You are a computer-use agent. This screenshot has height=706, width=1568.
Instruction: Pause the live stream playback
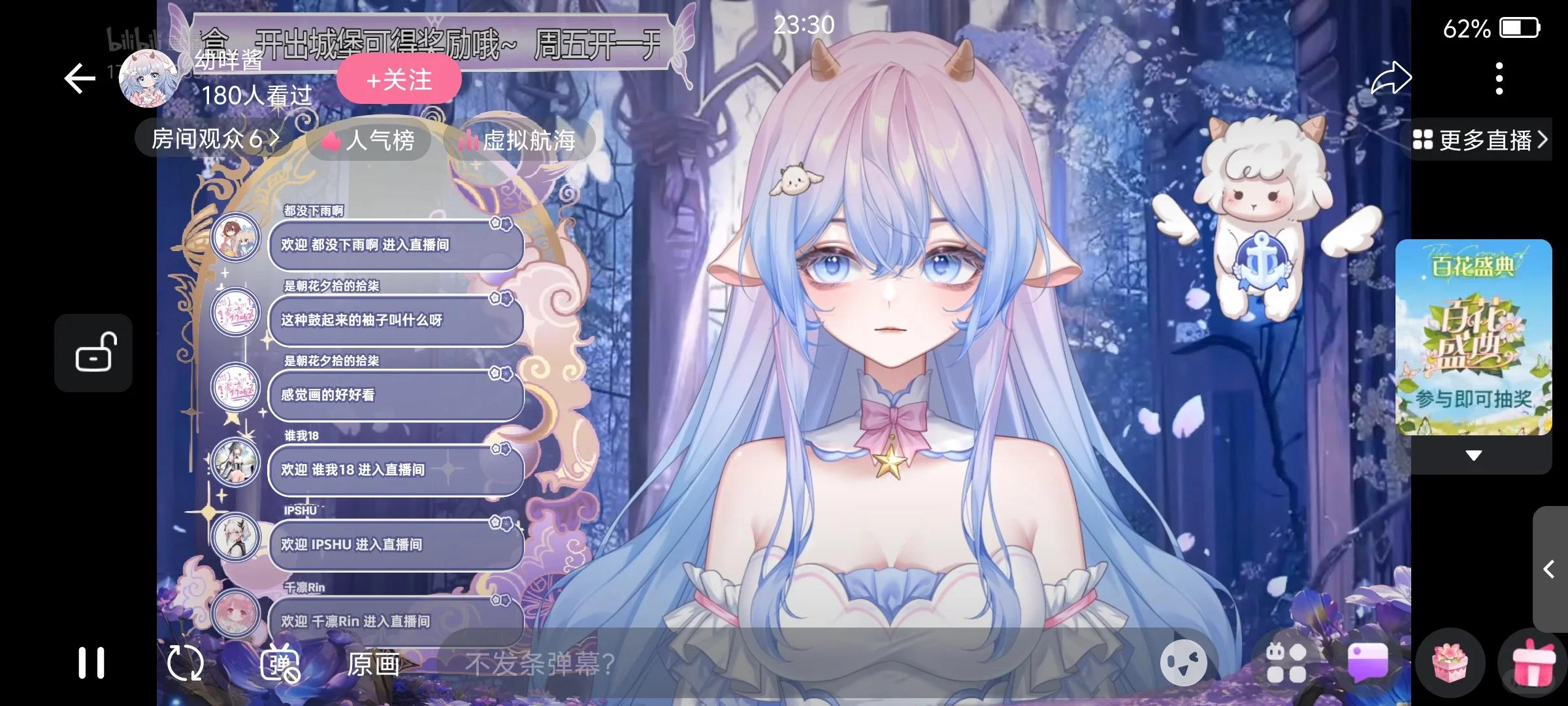tap(92, 662)
